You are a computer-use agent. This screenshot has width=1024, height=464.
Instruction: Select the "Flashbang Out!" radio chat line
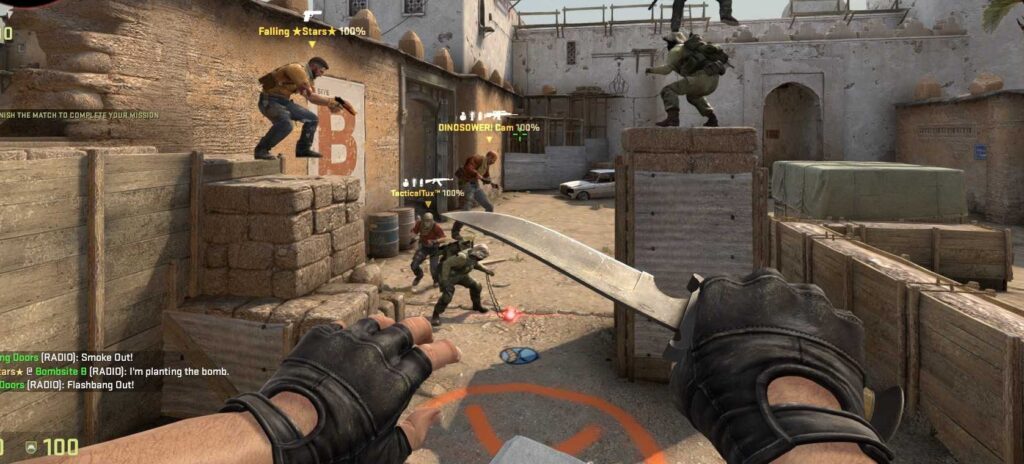(80, 384)
